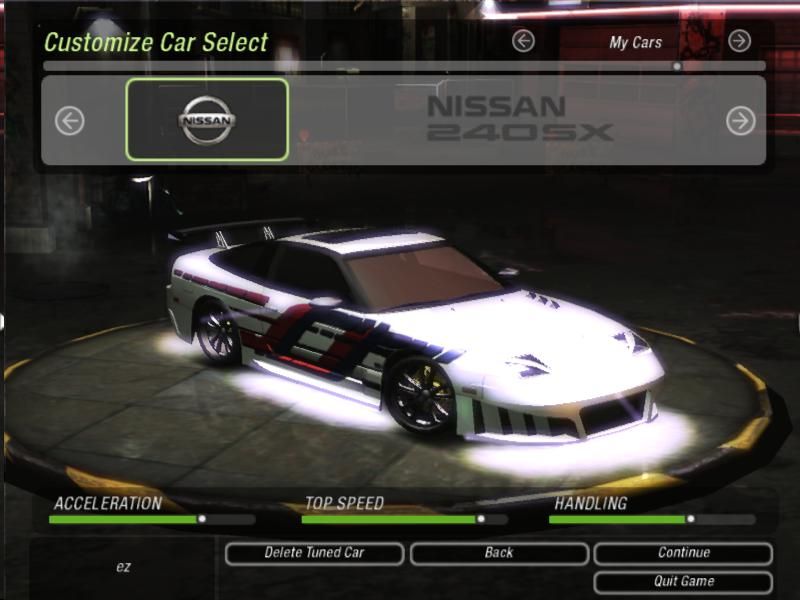Continue with the selected Nissan 240SX

click(683, 553)
